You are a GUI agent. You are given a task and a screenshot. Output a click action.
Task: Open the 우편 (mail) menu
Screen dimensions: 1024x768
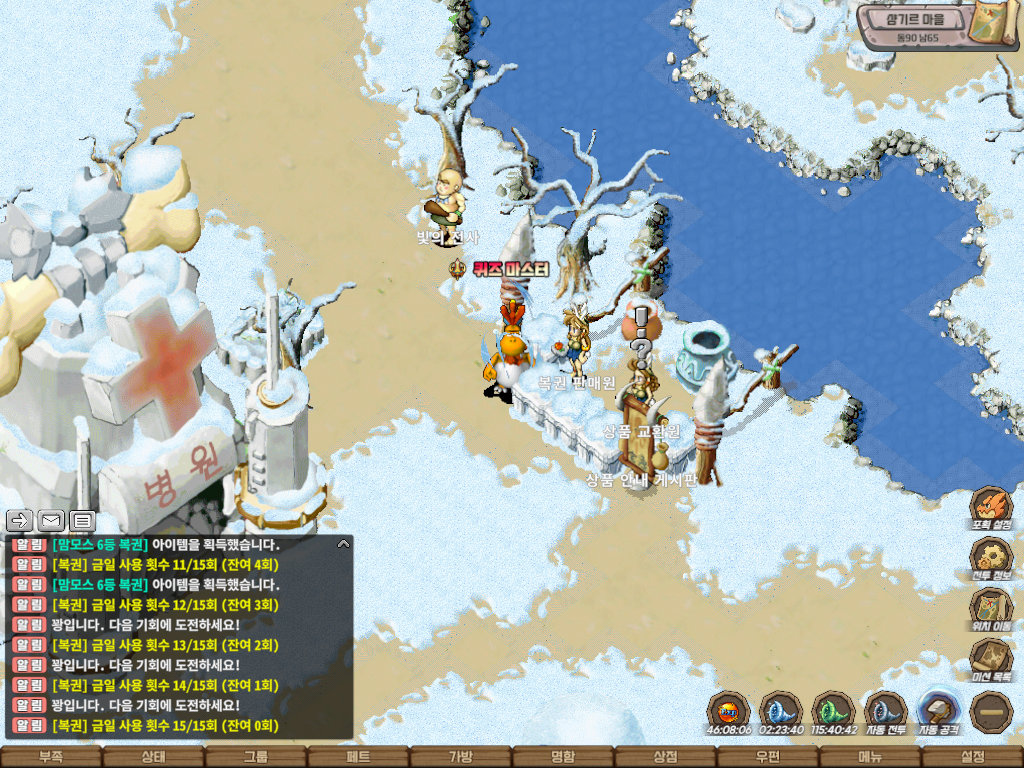[x=768, y=757]
